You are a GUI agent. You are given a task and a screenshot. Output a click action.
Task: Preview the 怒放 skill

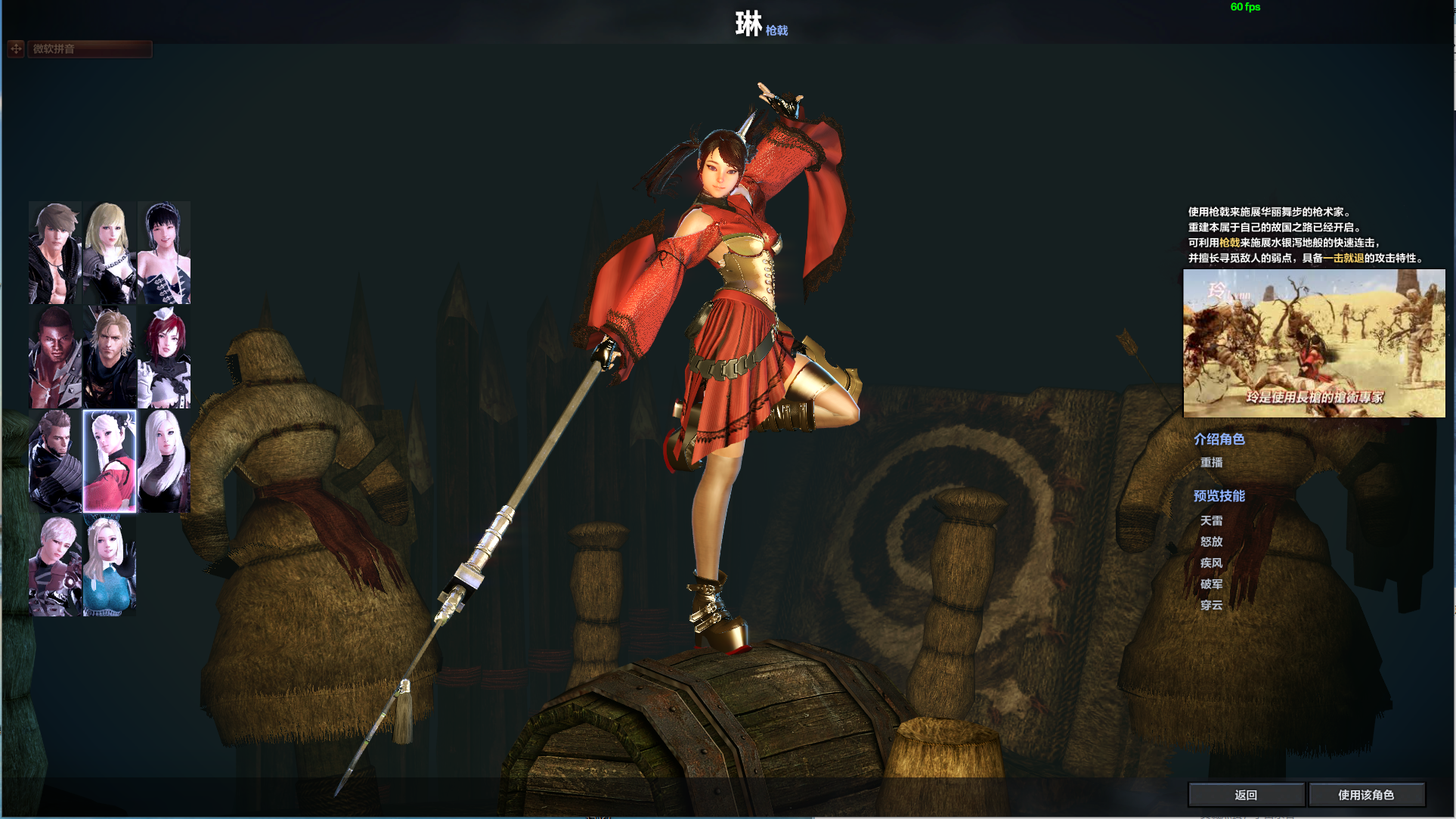1211,542
